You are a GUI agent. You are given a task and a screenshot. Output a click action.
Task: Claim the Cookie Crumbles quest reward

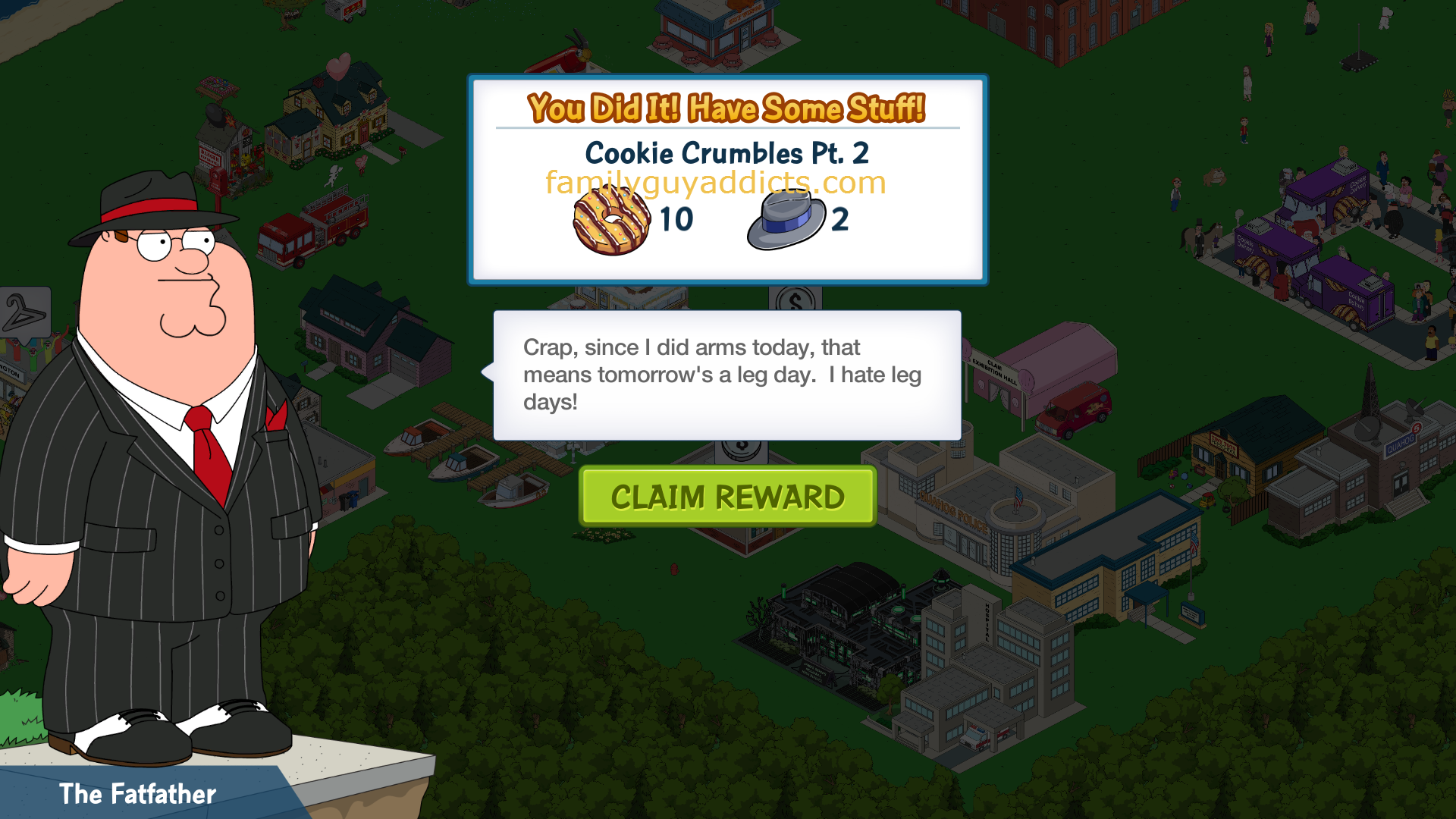click(727, 497)
